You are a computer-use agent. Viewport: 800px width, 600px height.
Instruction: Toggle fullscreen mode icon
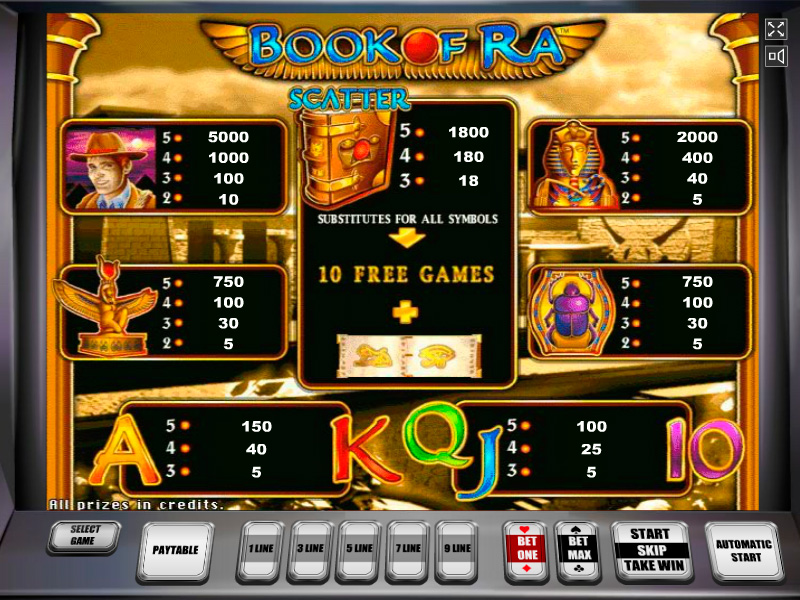click(x=775, y=29)
